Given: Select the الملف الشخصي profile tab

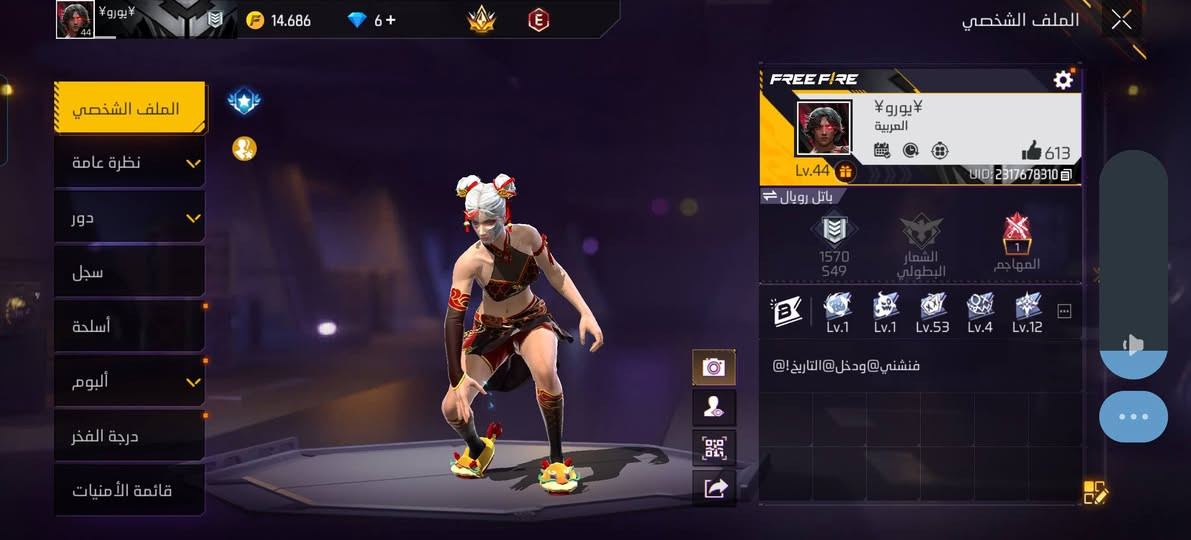Looking at the screenshot, I should [x=129, y=108].
